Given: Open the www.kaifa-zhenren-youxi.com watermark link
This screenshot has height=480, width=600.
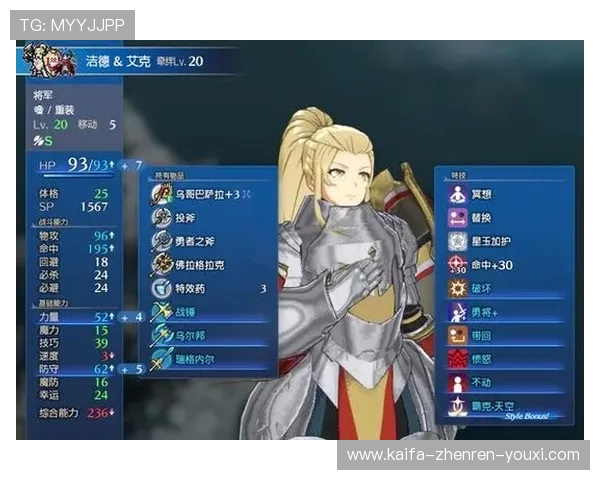Looking at the screenshot, I should point(463,455).
